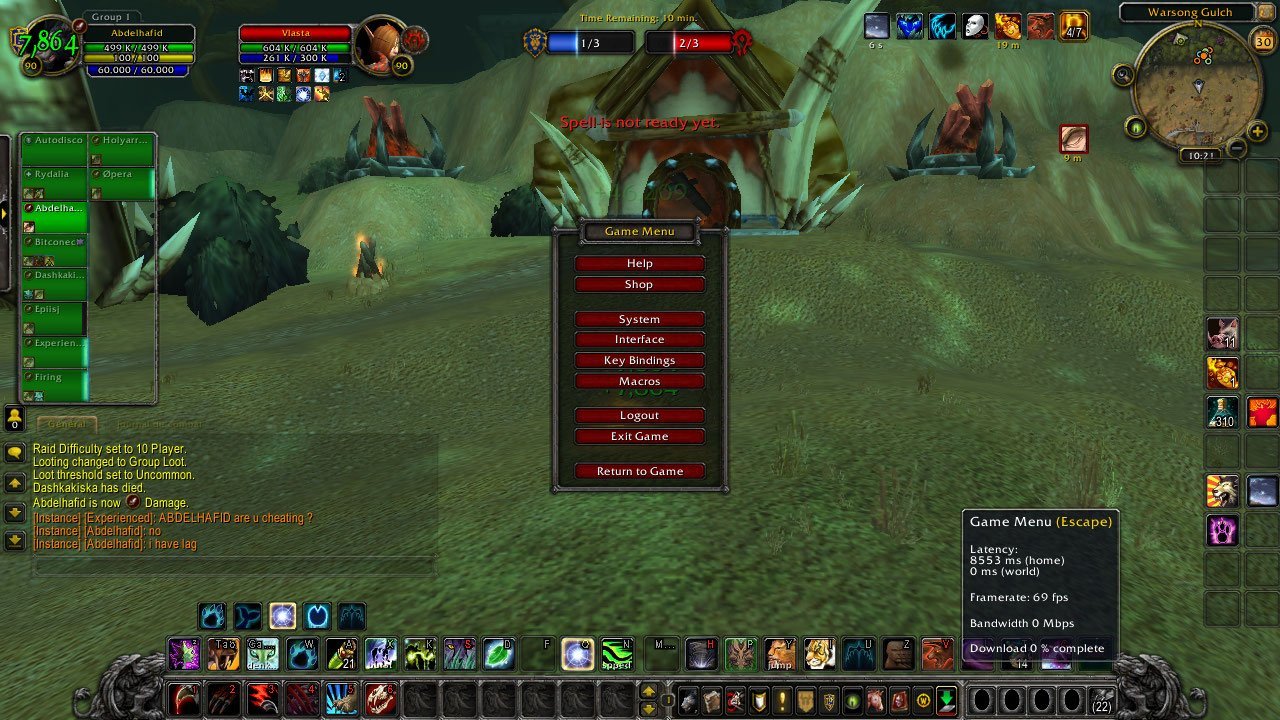Image resolution: width=1280 pixels, height=720 pixels.
Task: Choose Exit Game
Action: [x=639, y=436]
